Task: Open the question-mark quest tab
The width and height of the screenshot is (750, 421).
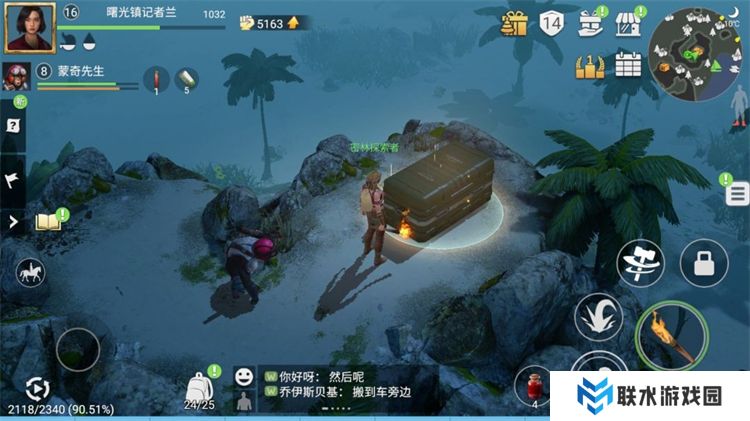Action: tap(13, 126)
